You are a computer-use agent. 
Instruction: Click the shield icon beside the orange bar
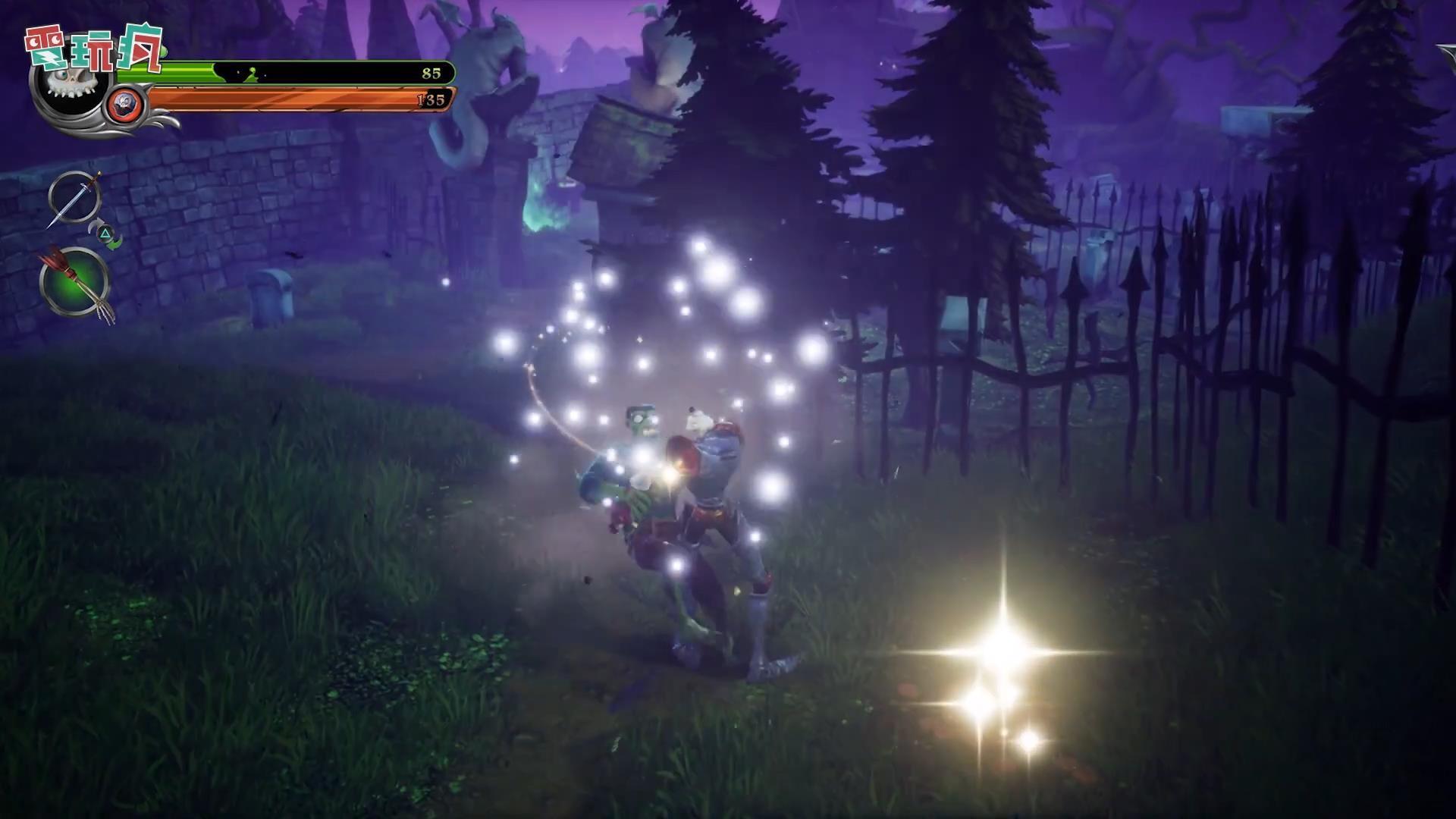pyautogui.click(x=122, y=103)
